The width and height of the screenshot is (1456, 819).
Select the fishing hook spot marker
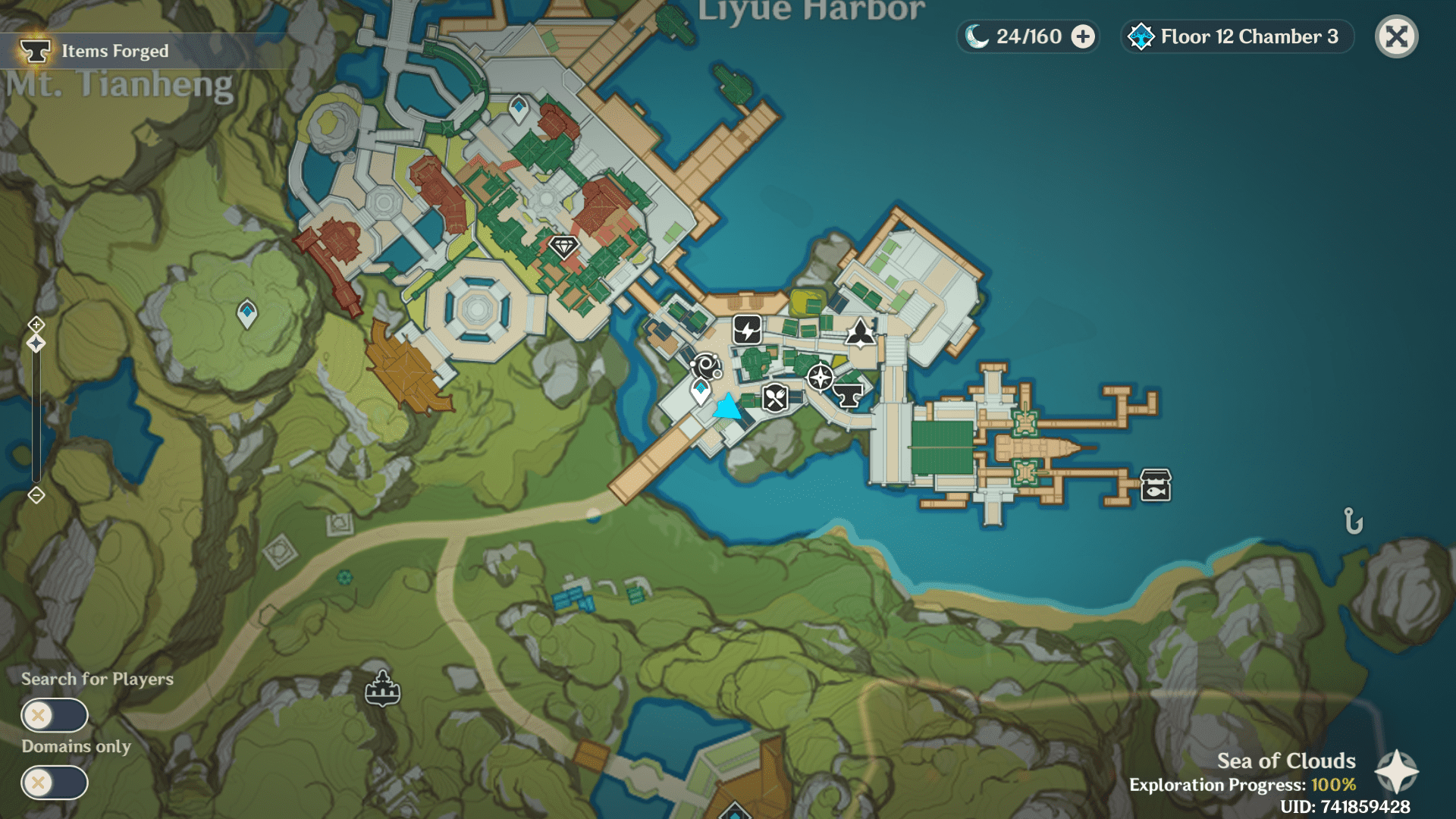coord(1354,521)
